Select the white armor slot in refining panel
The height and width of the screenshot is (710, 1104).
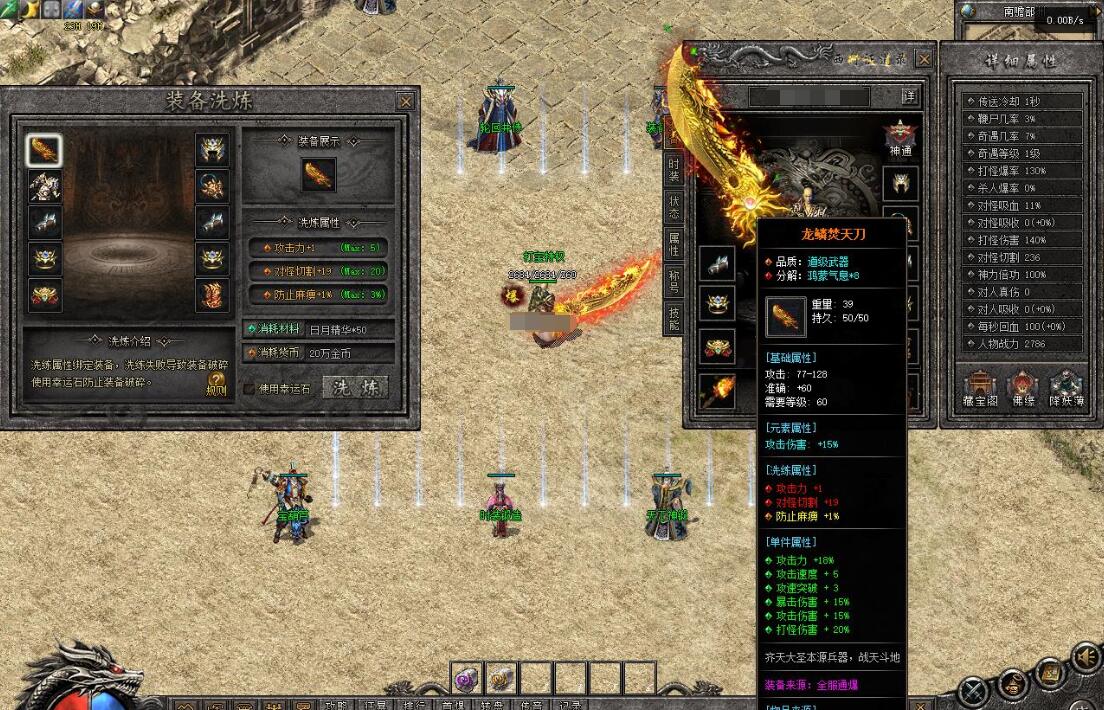coord(44,187)
